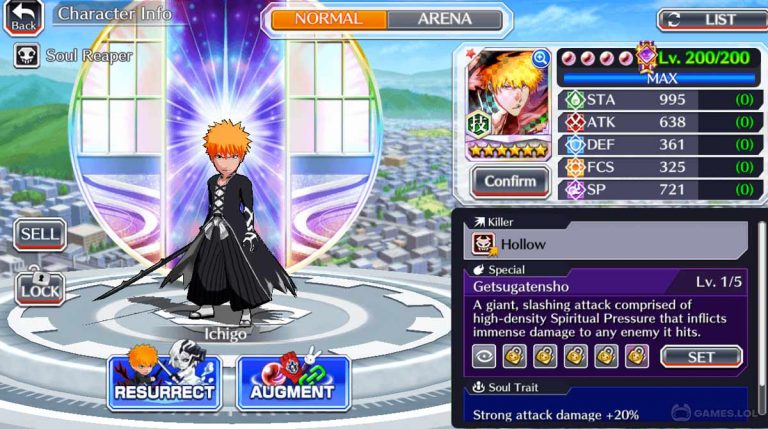View the special move with eye icon
This screenshot has height=429, width=768.
pos(484,356)
